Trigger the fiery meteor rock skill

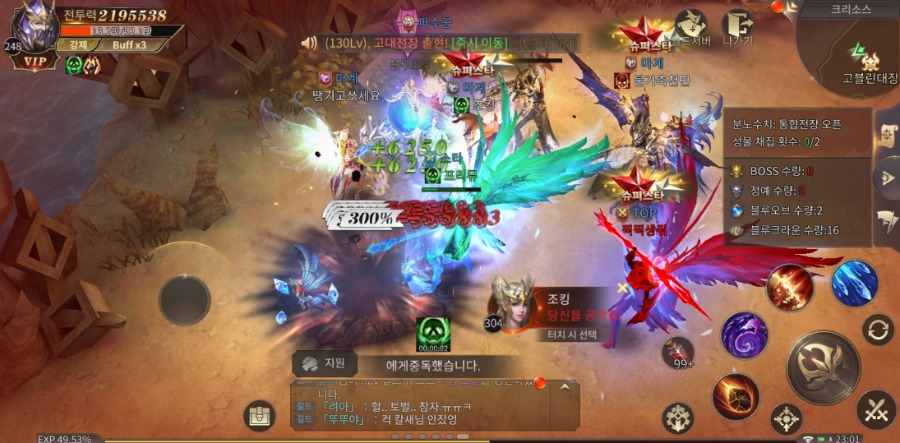click(x=734, y=396)
